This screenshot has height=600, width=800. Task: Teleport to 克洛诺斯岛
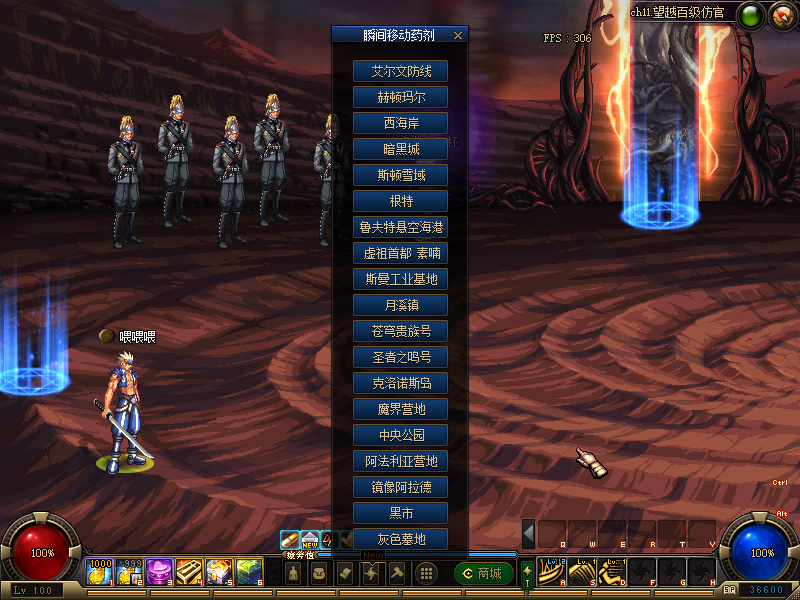pyautogui.click(x=400, y=383)
